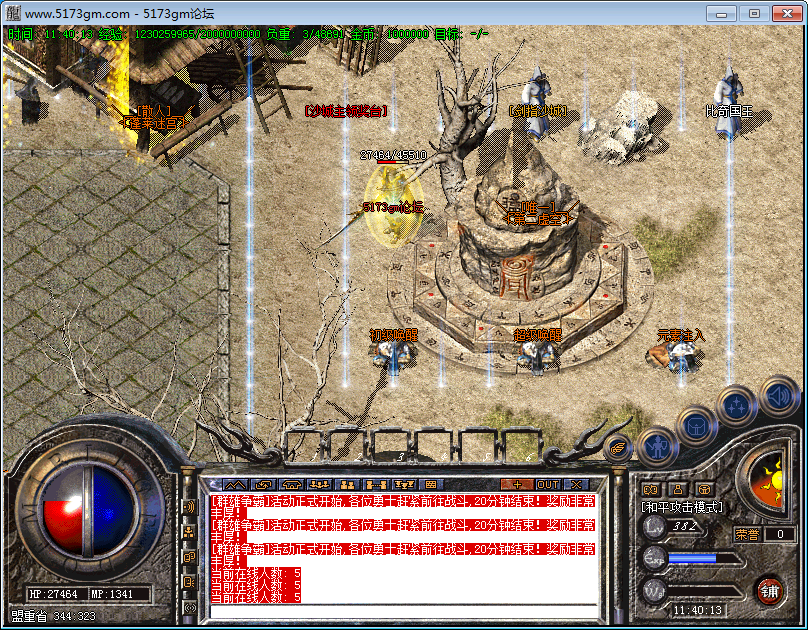Open the skills round button with stars
808x630 pixels.
(x=737, y=405)
